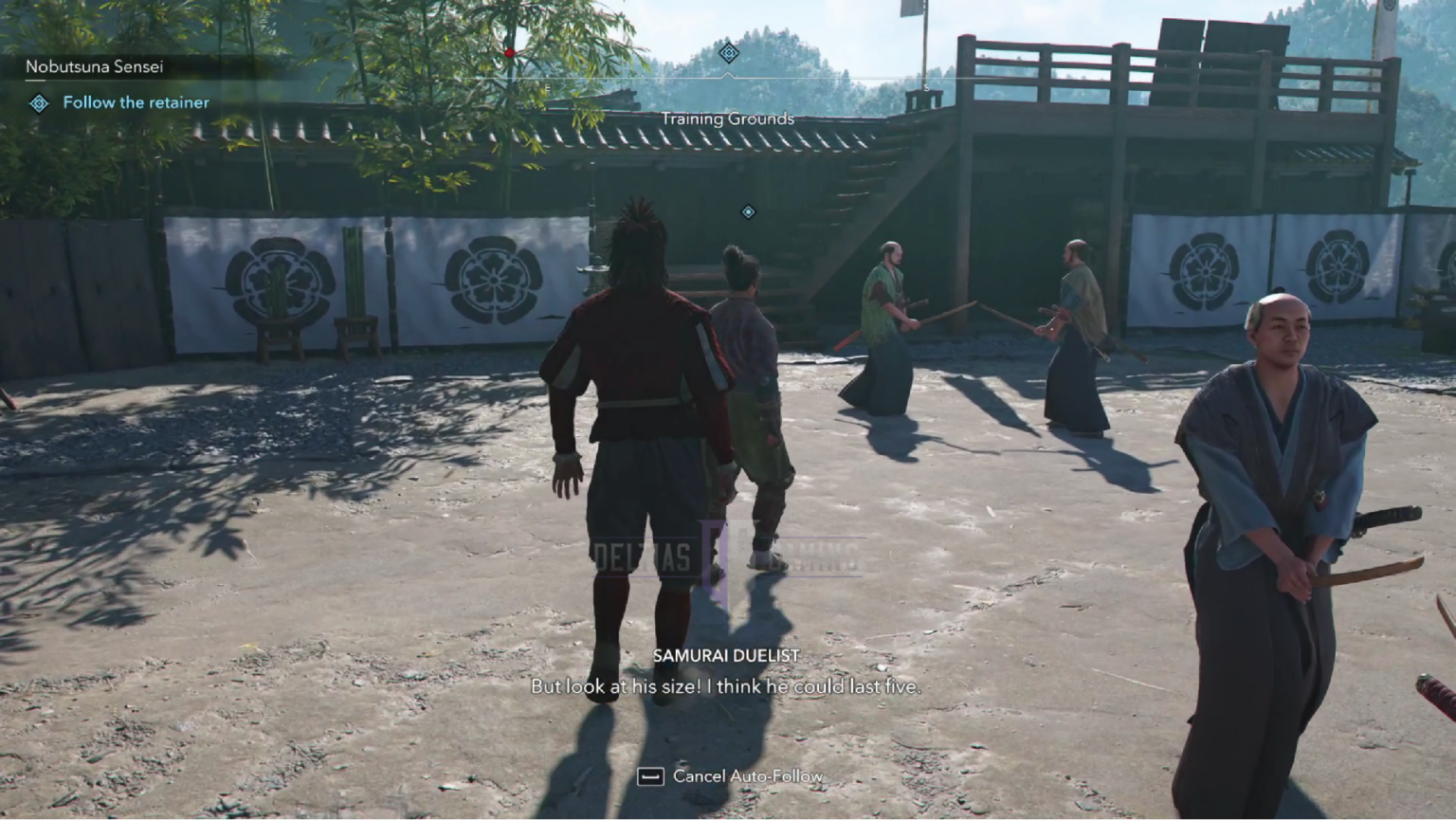1456x820 pixels.
Task: Expand the SAMURAI DUELIST subtitle box
Action: pyautogui.click(x=727, y=655)
